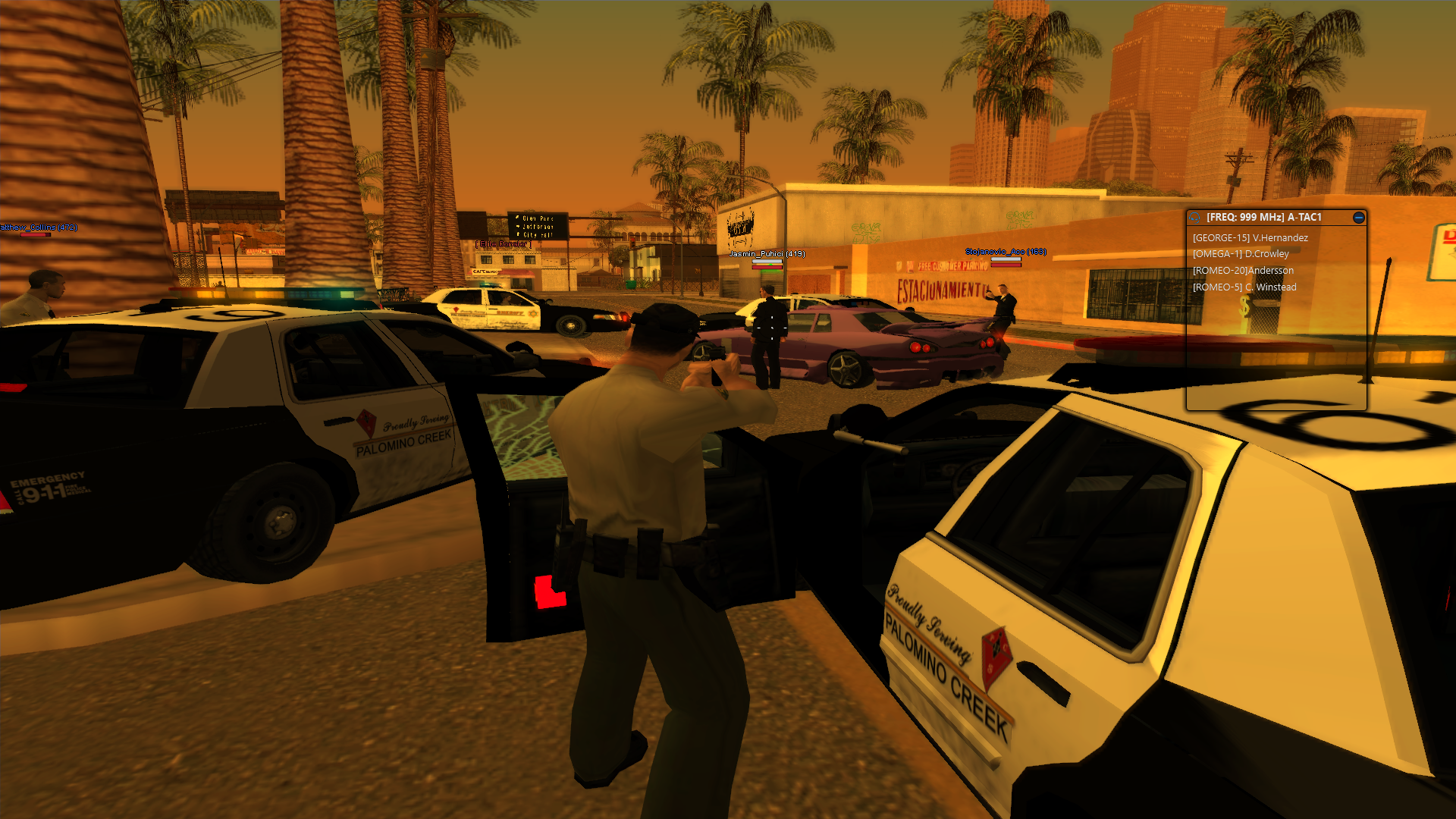Expand the City Hall entry on the road sign

pyautogui.click(x=537, y=234)
